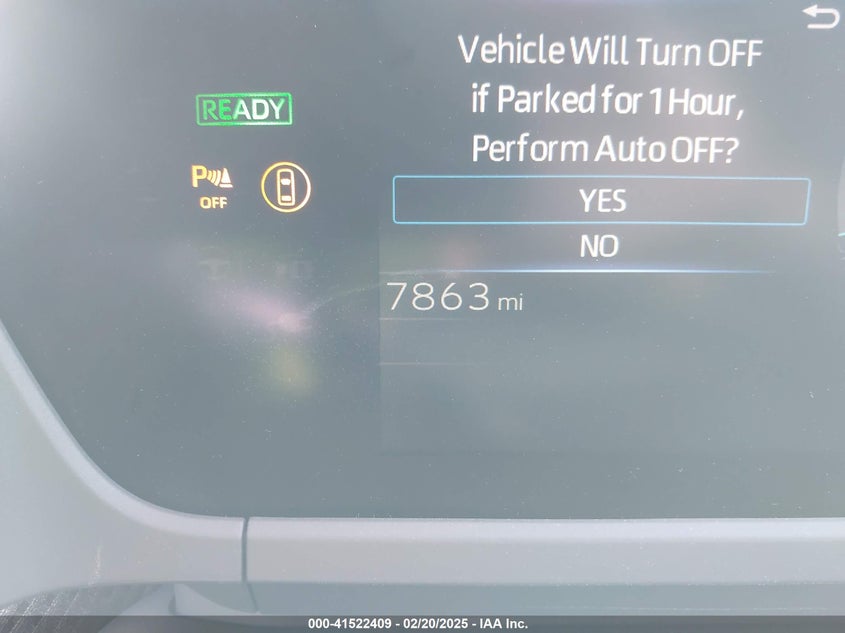Click the back arrow icon
Image resolution: width=845 pixels, height=633 pixels.
(x=822, y=17)
